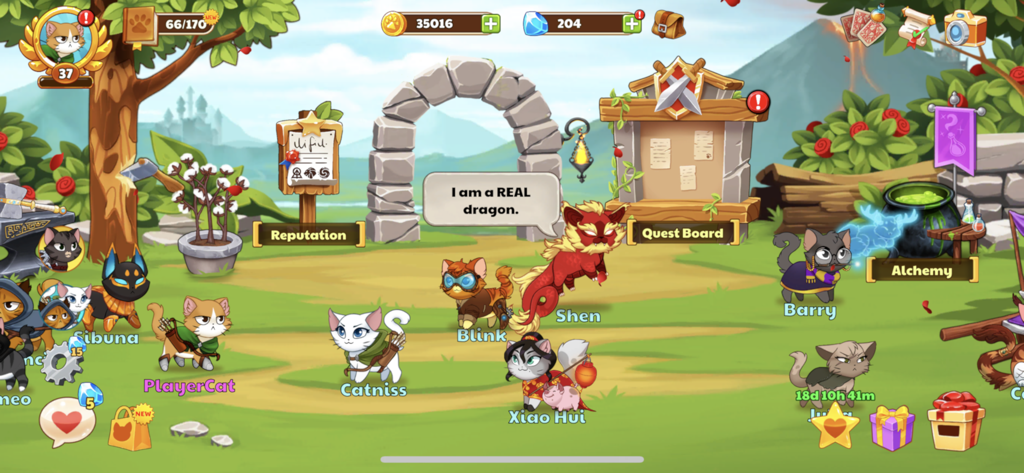
Task: Add more gold coins with plus button
Action: (490, 23)
